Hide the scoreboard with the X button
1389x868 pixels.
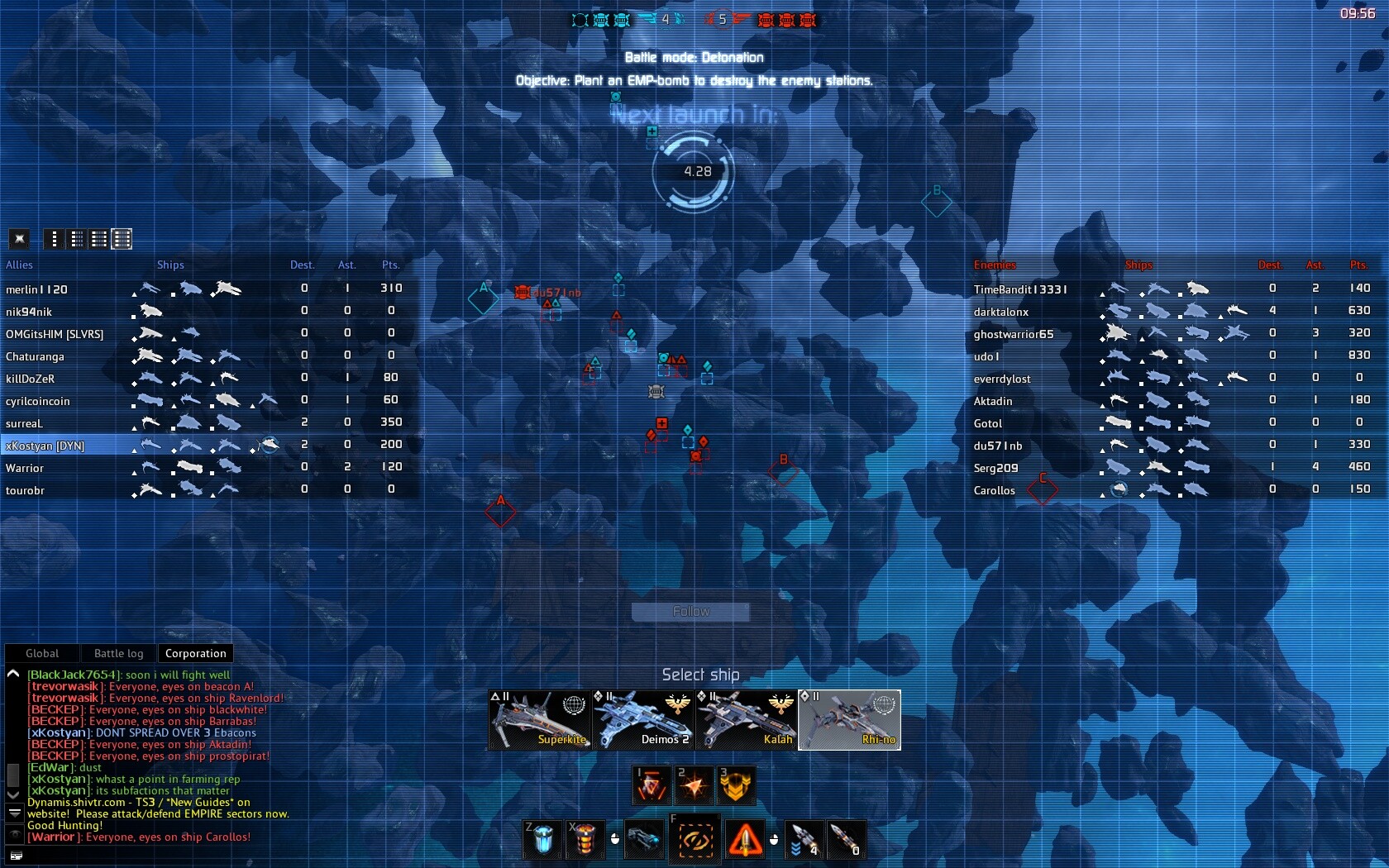tap(19, 239)
